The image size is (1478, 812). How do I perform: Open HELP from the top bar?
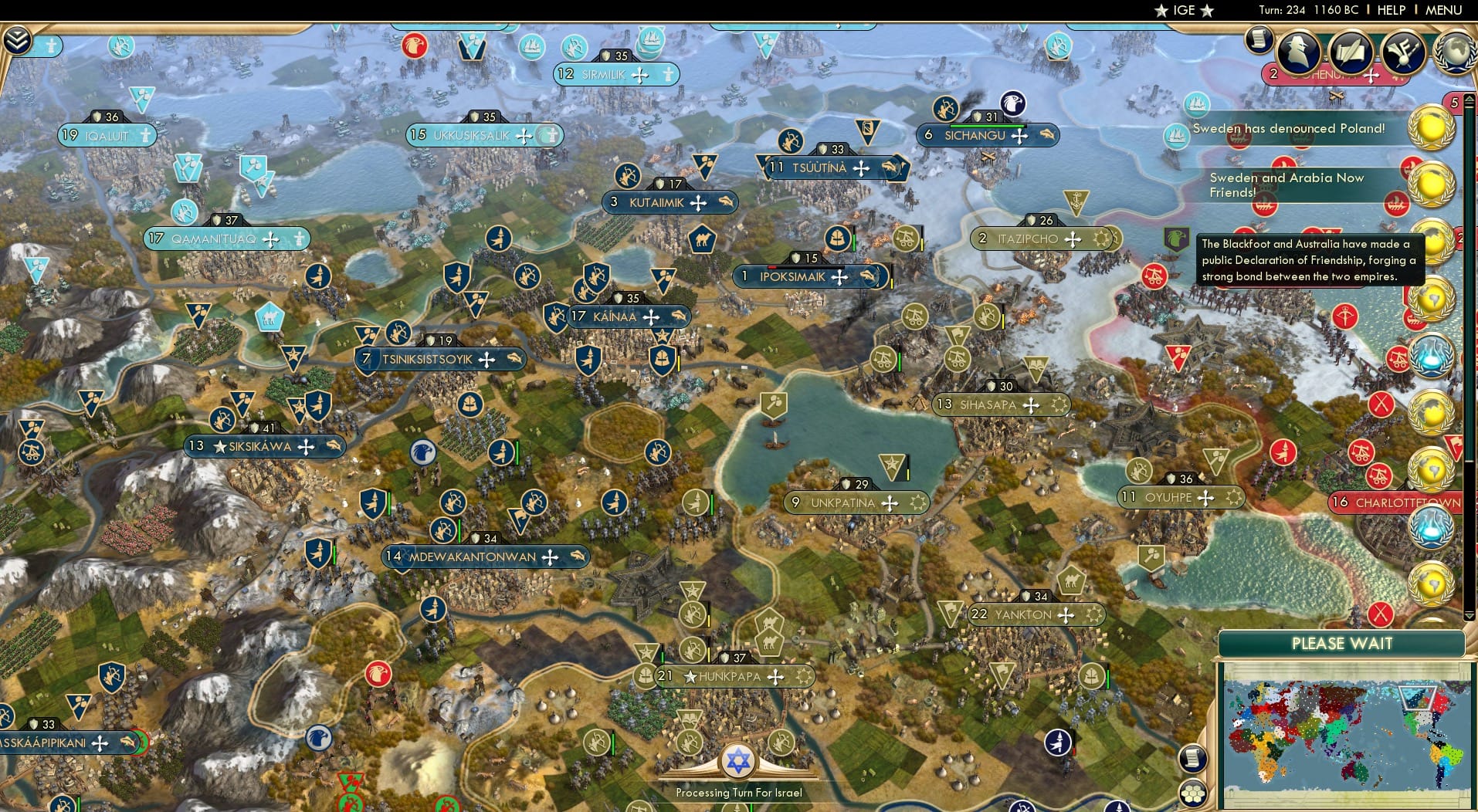(x=1390, y=10)
